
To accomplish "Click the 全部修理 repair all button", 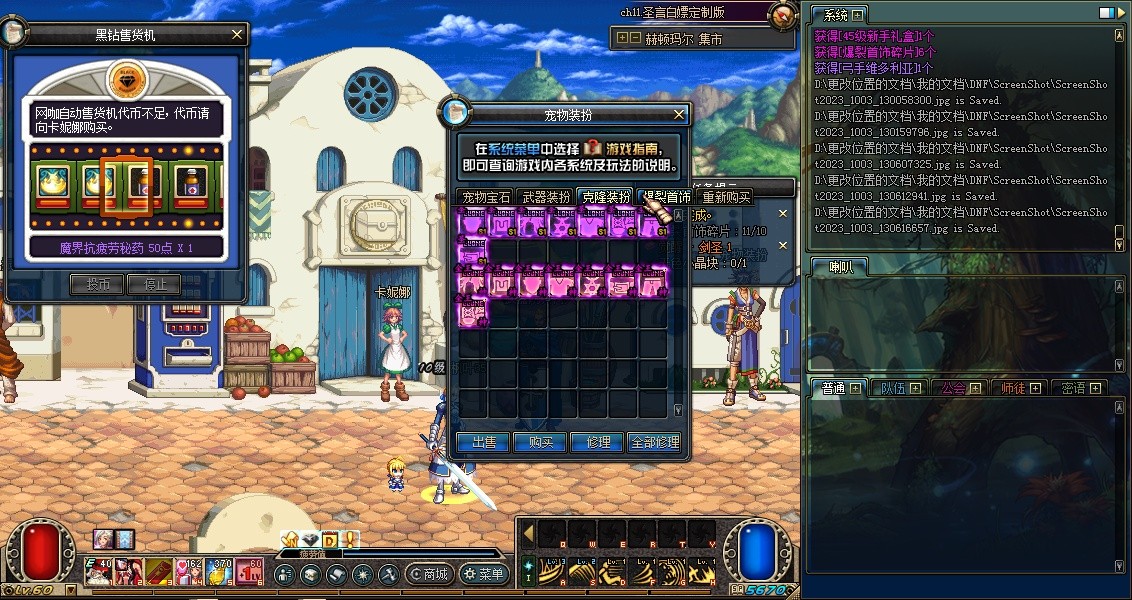I will pyautogui.click(x=655, y=442).
